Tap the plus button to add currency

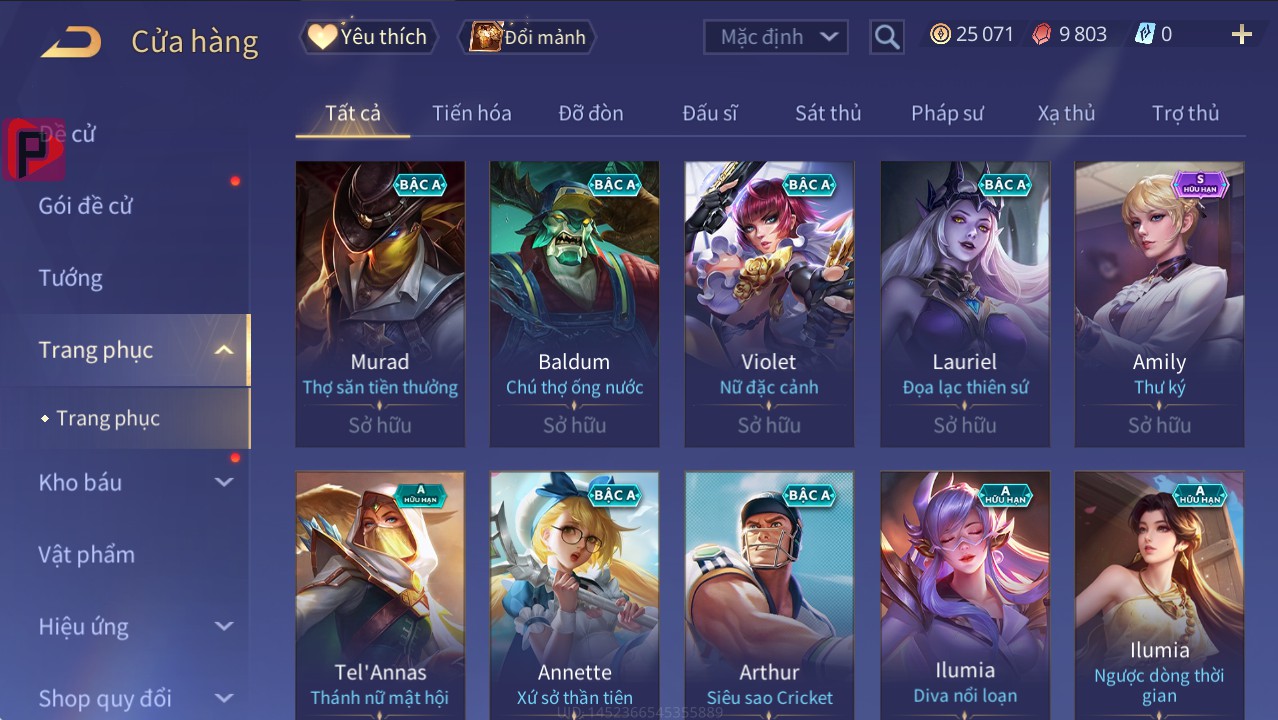click(1241, 35)
